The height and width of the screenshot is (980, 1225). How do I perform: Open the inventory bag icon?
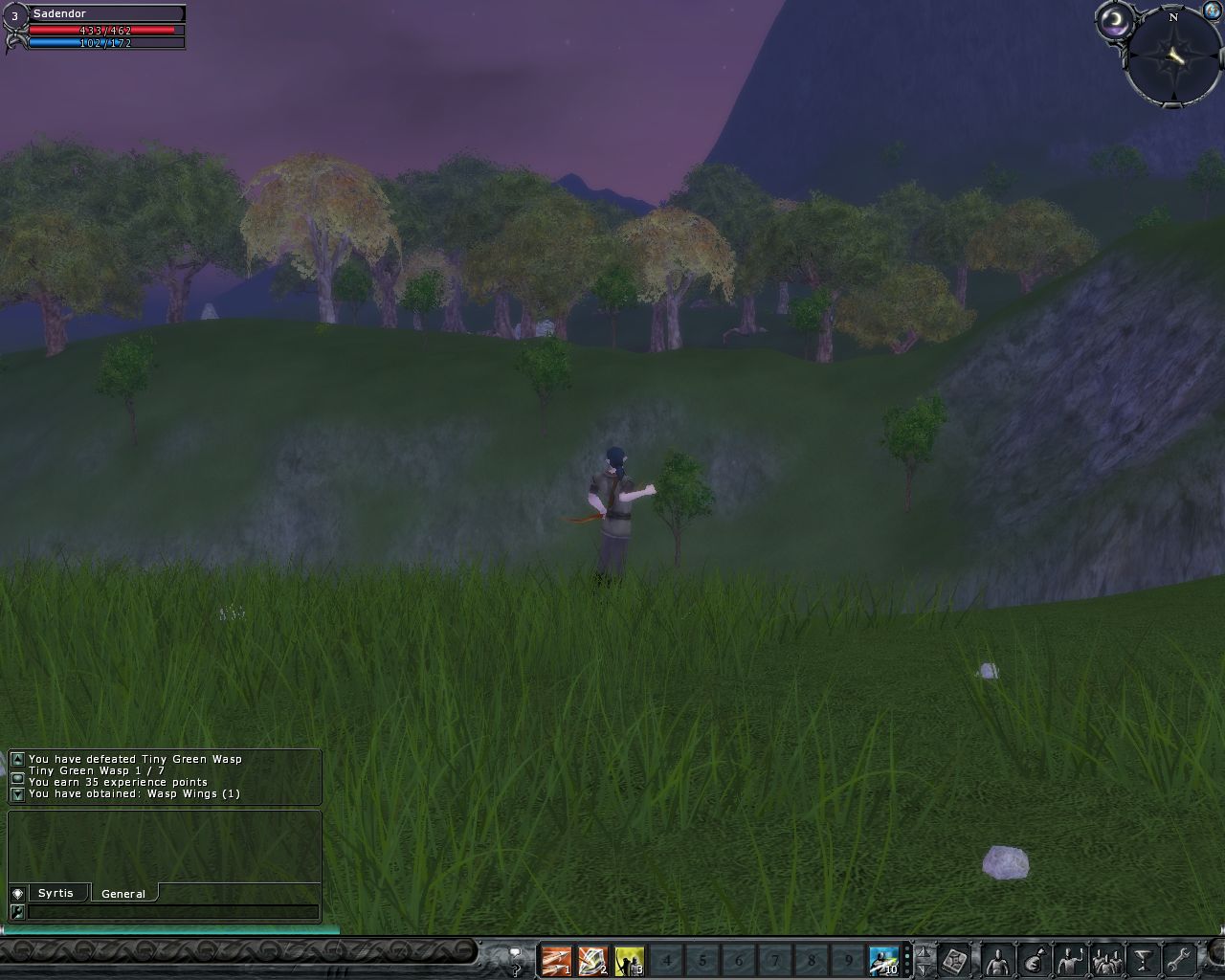(1033, 960)
